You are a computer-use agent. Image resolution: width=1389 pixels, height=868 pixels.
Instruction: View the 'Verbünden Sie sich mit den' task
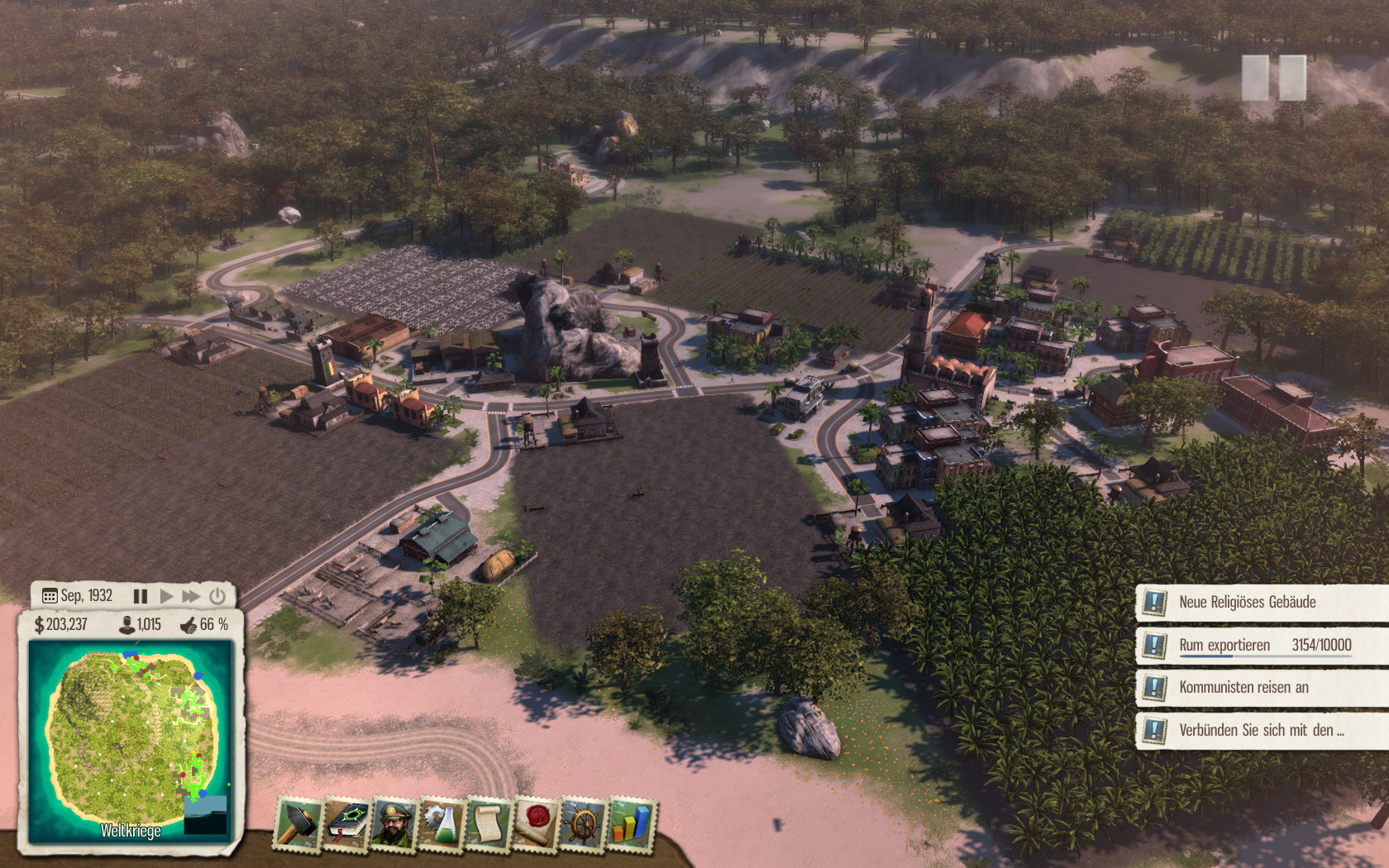[1261, 731]
